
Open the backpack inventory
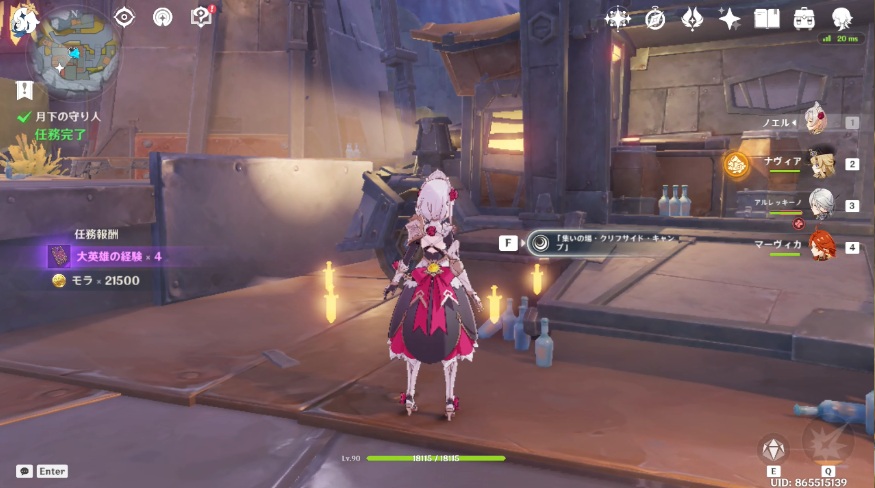(x=804, y=18)
